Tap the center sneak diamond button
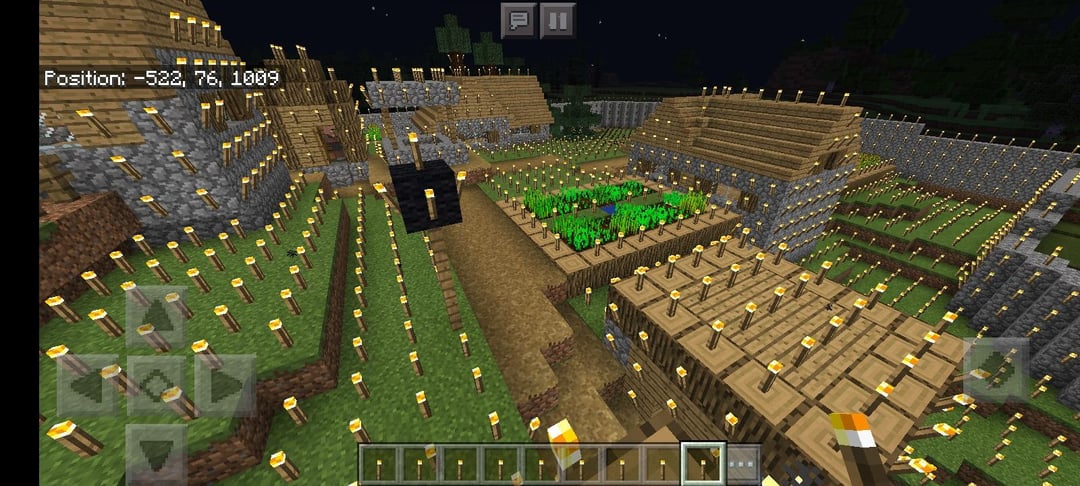The height and width of the screenshot is (486, 1080). coord(155,385)
